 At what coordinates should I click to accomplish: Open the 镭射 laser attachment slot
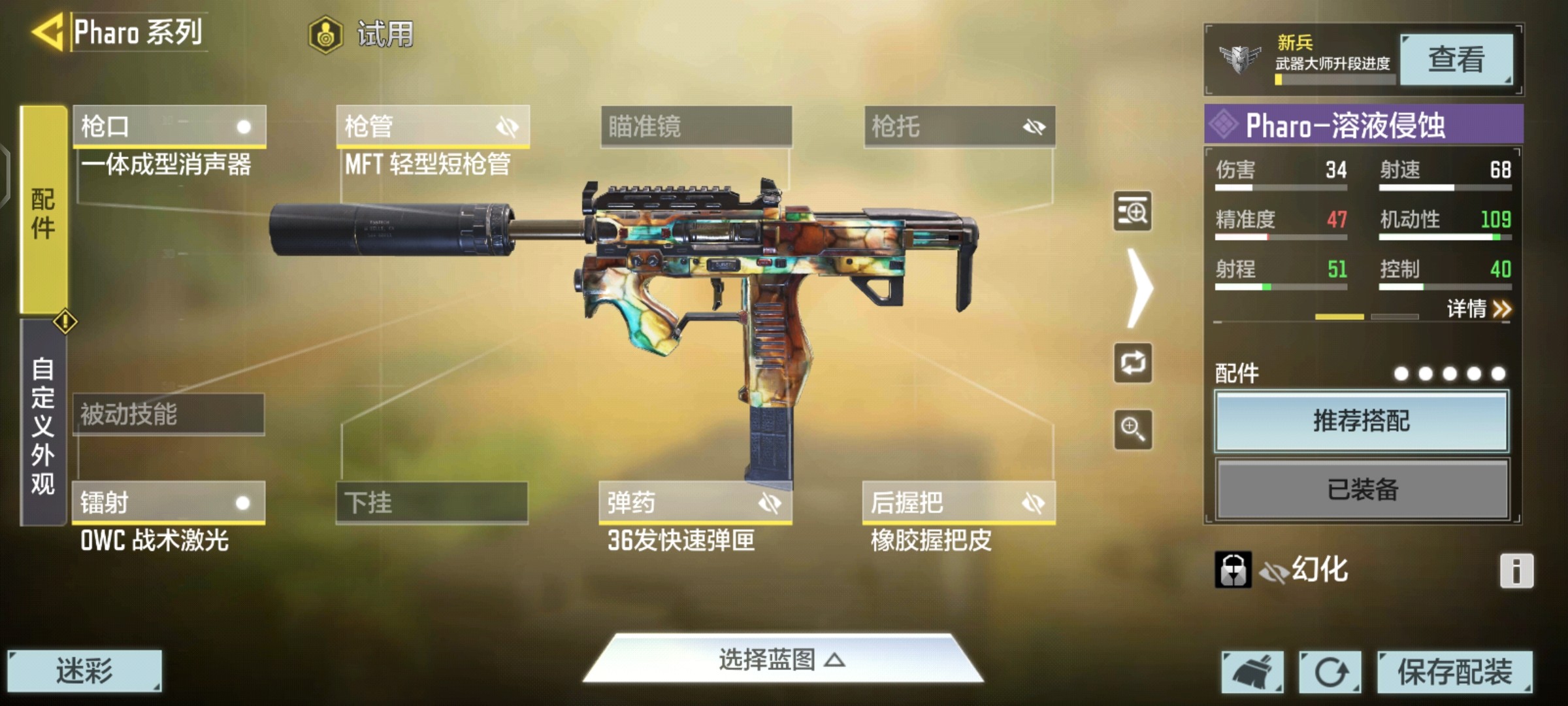pyautogui.click(x=169, y=503)
